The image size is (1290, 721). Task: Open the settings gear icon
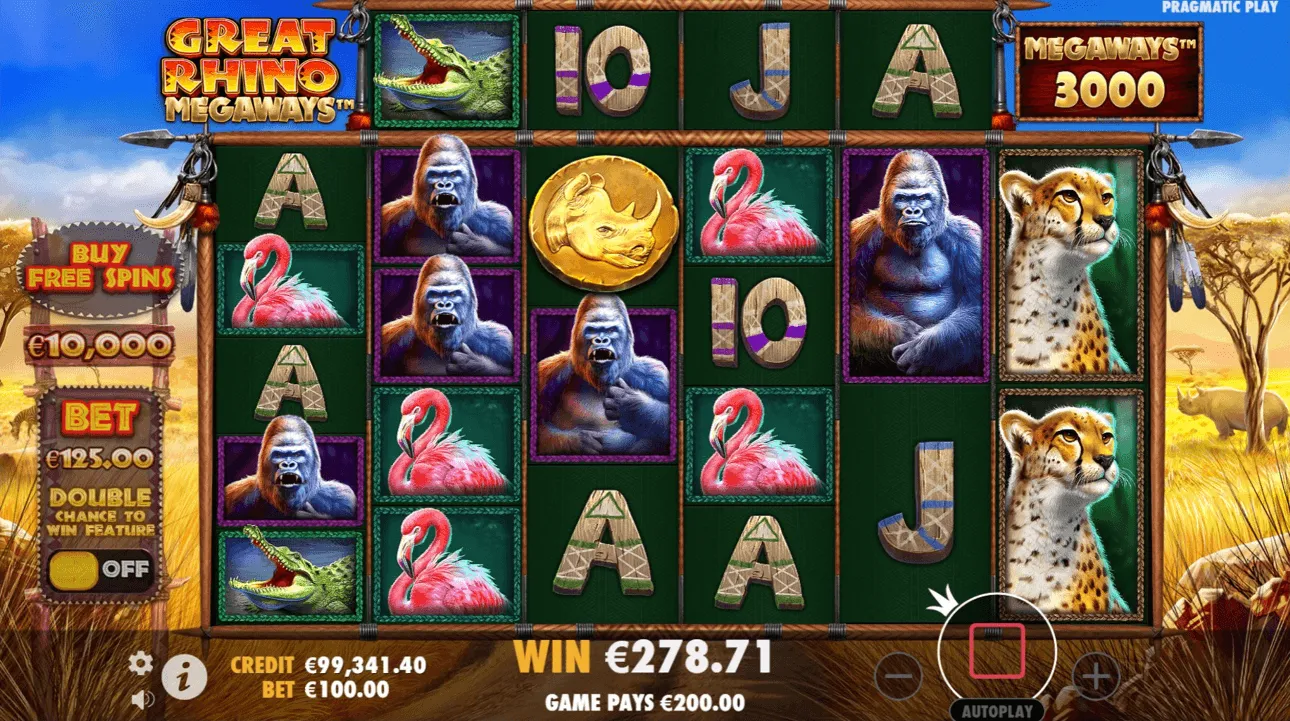[x=140, y=661]
